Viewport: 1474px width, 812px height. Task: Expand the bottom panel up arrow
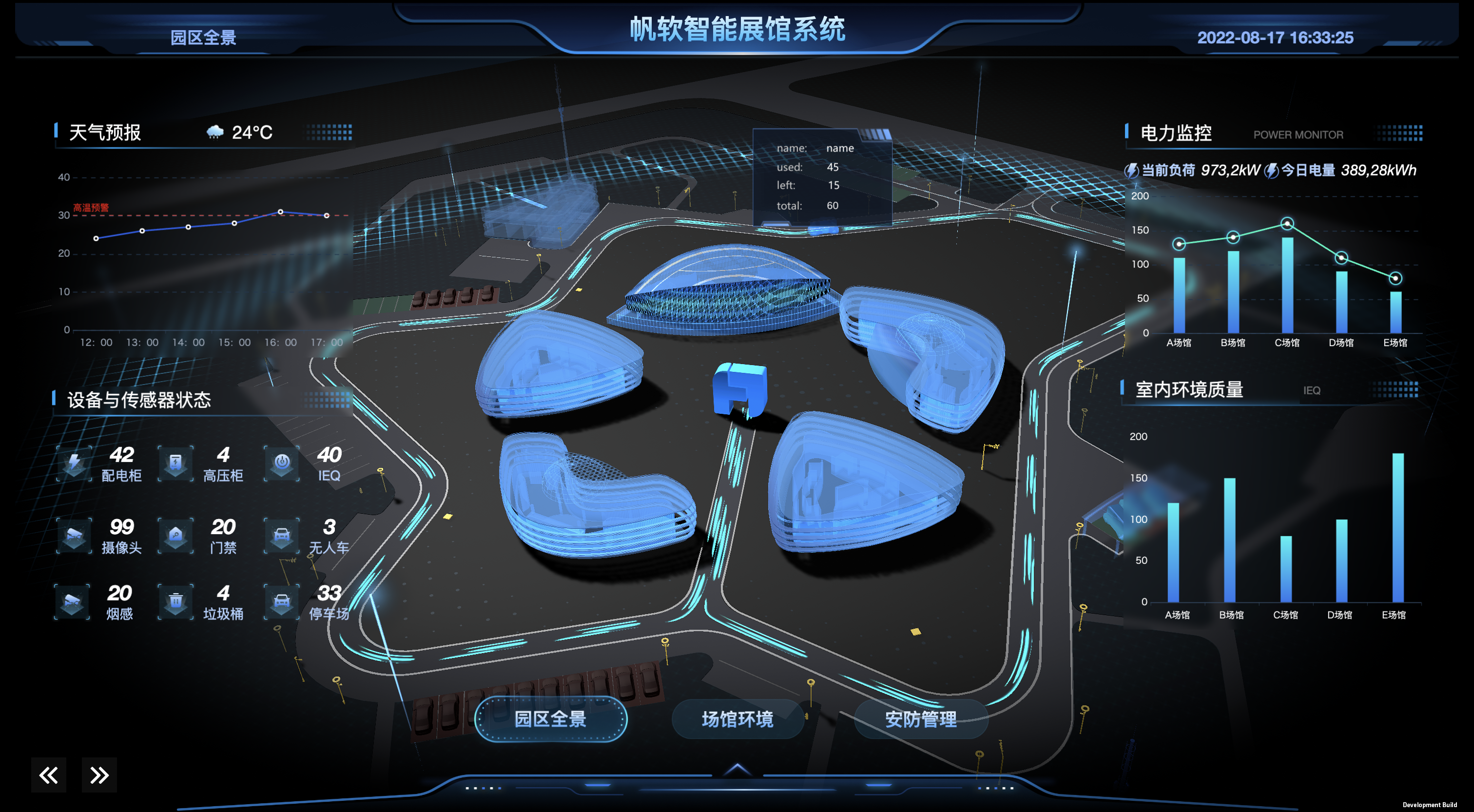(x=737, y=770)
